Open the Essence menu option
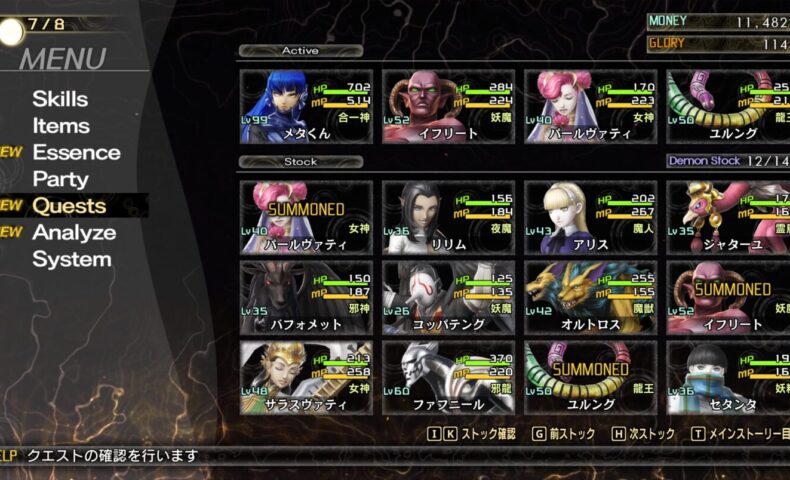 [x=76, y=153]
